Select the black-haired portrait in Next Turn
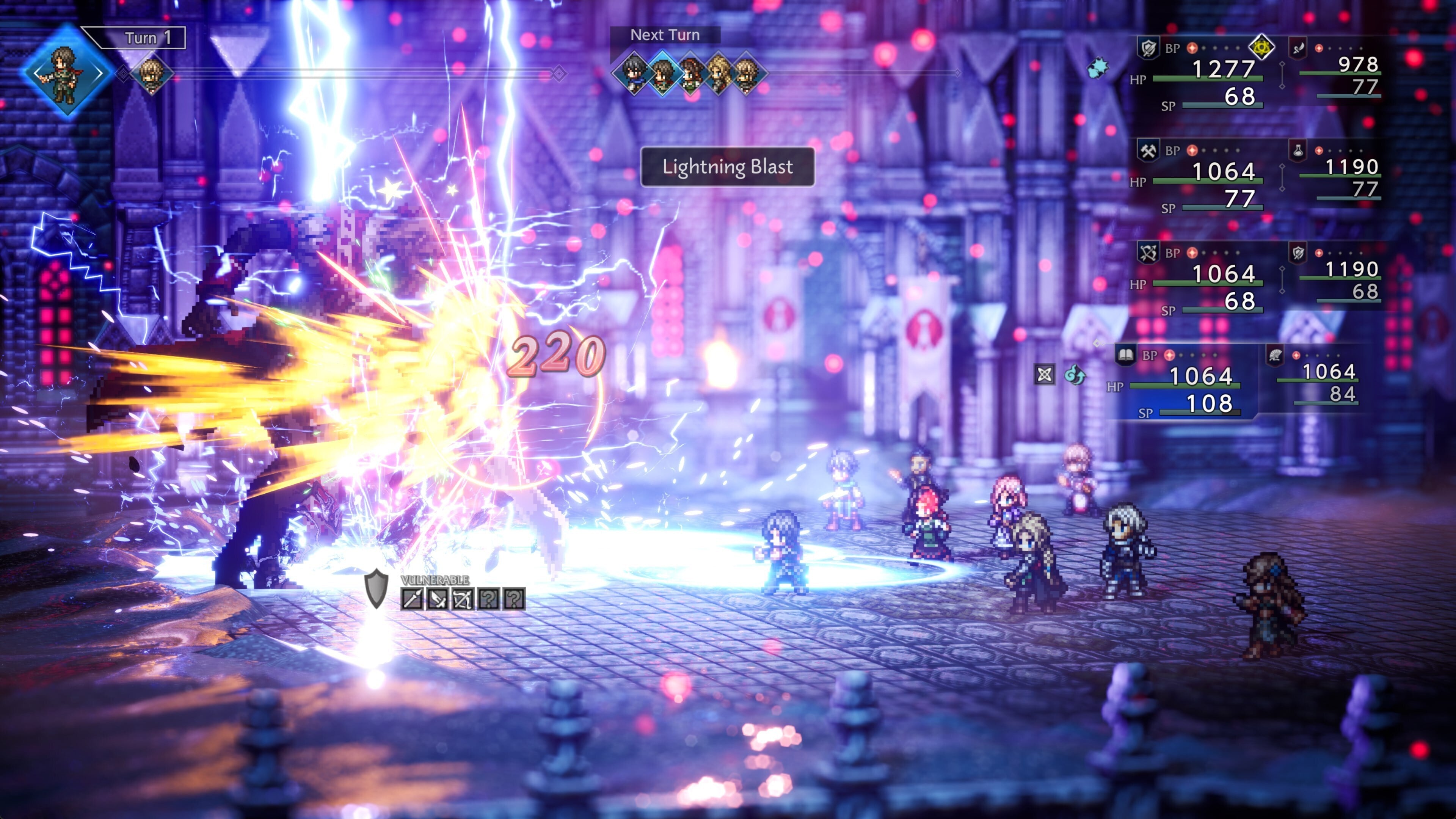This screenshot has height=819, width=1456. (x=634, y=74)
